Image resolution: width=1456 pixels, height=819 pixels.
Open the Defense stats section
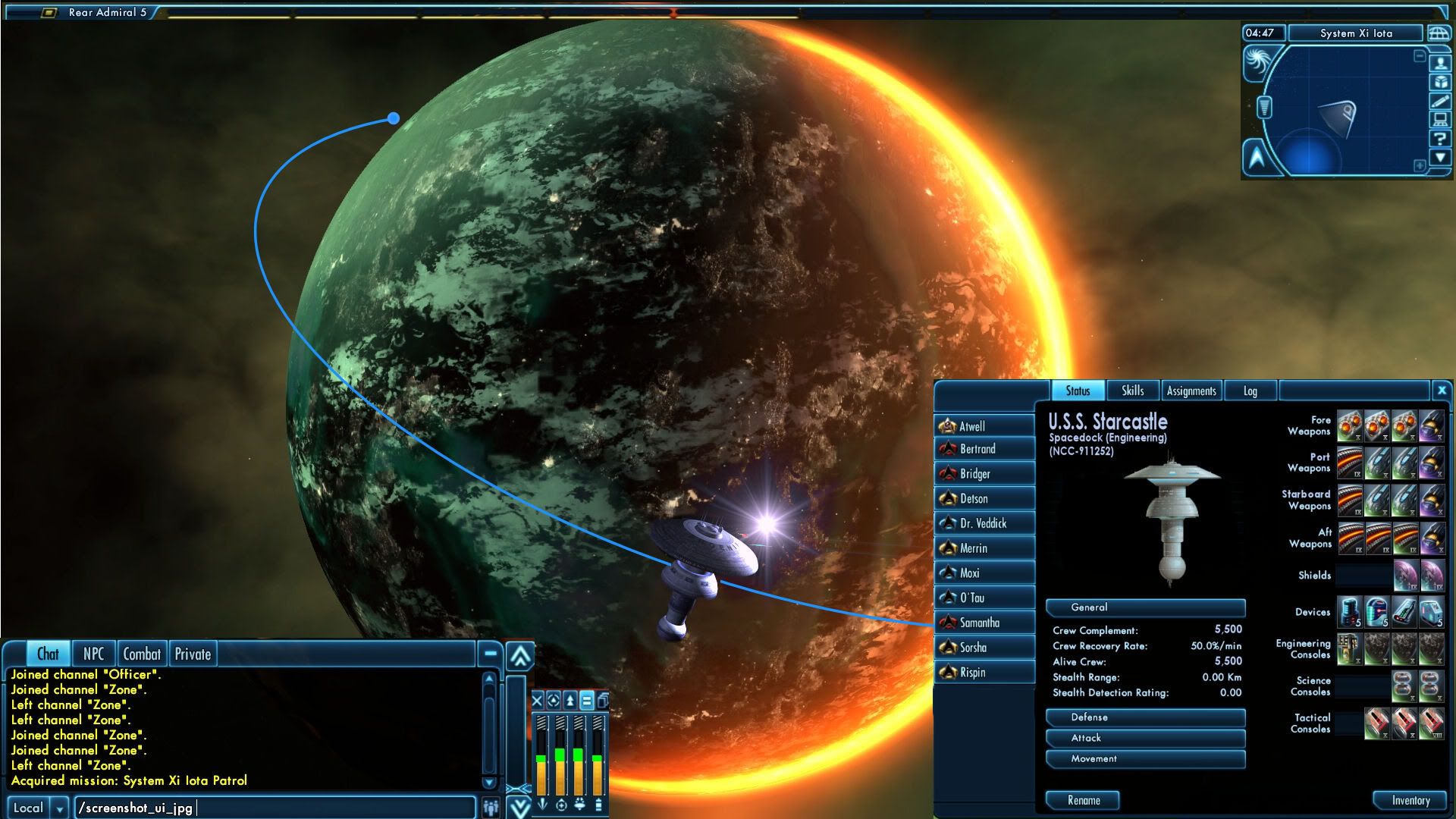(x=1145, y=717)
